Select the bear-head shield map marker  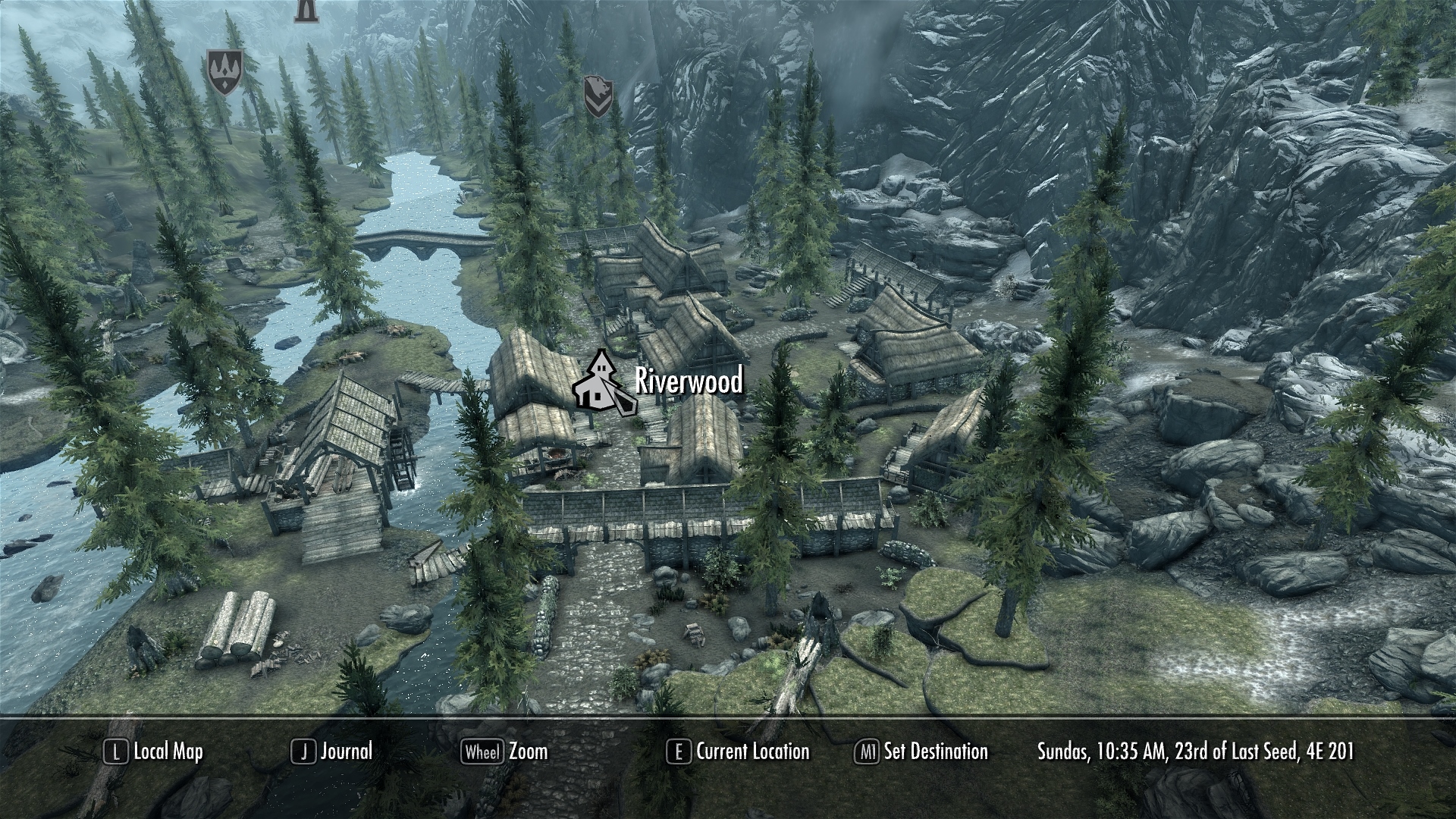[x=598, y=96]
